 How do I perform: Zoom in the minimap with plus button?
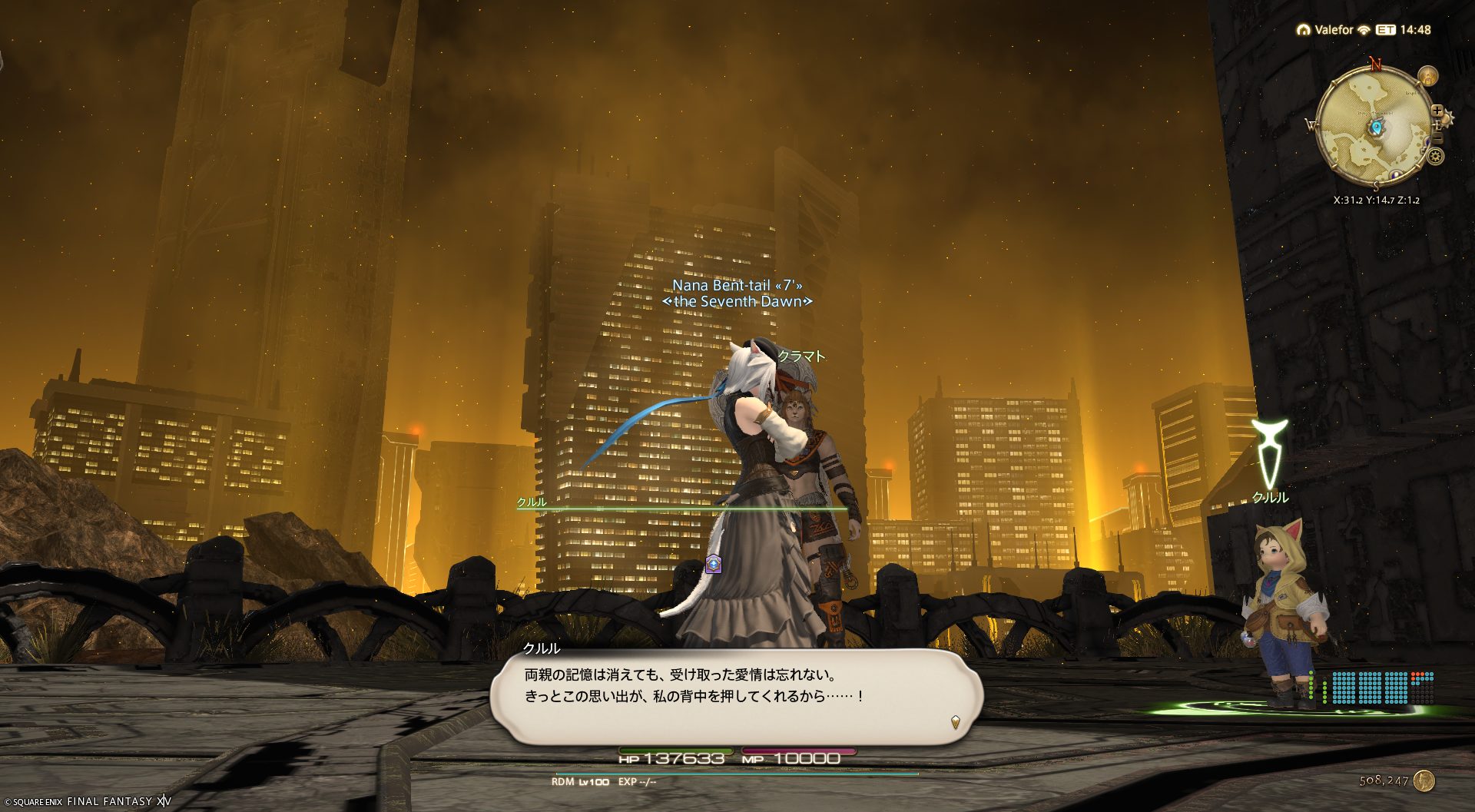pyautogui.click(x=1437, y=111)
